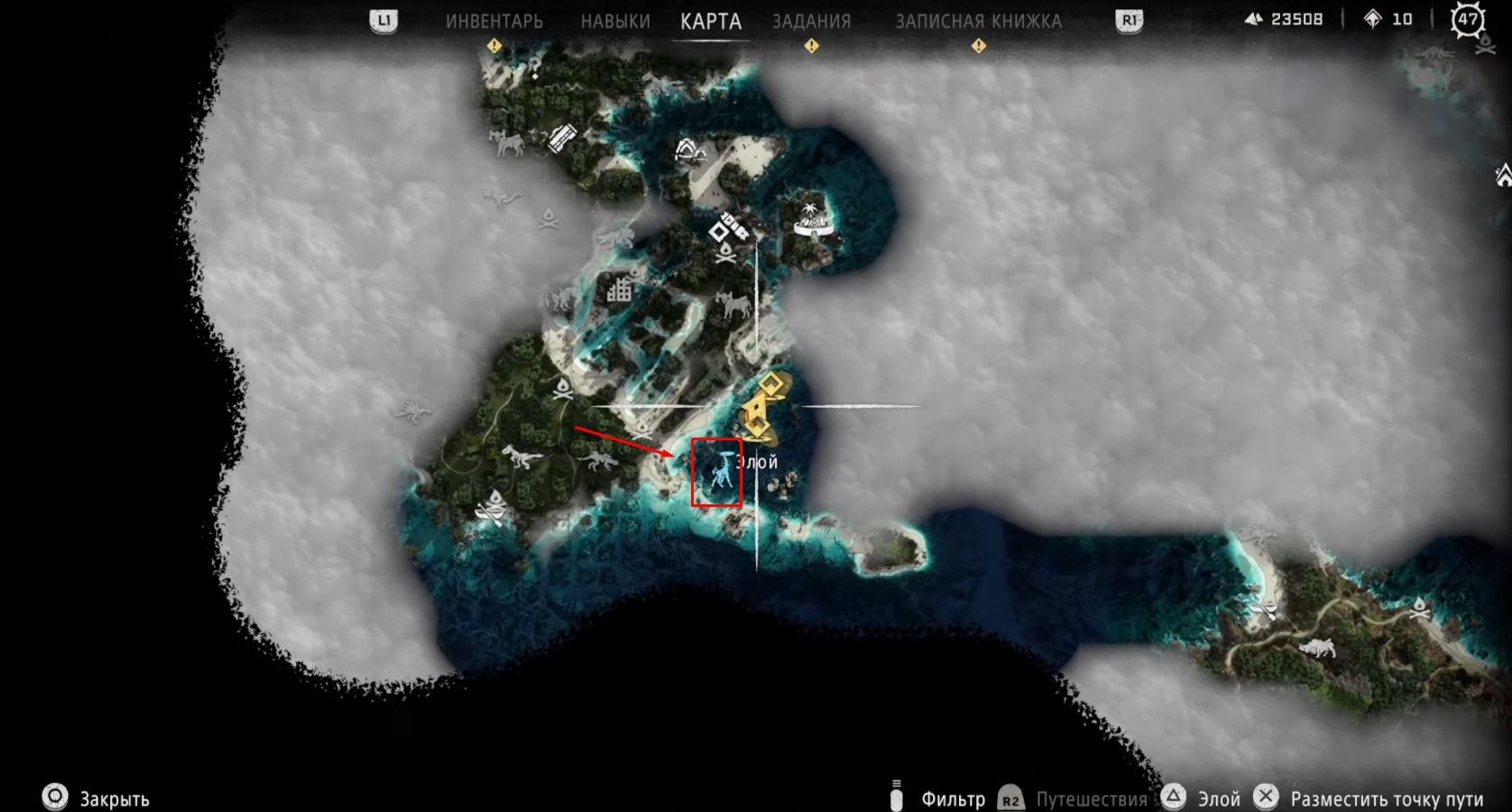Click the white diamond marker on the map
This screenshot has height=812, width=1512.
coord(719,232)
